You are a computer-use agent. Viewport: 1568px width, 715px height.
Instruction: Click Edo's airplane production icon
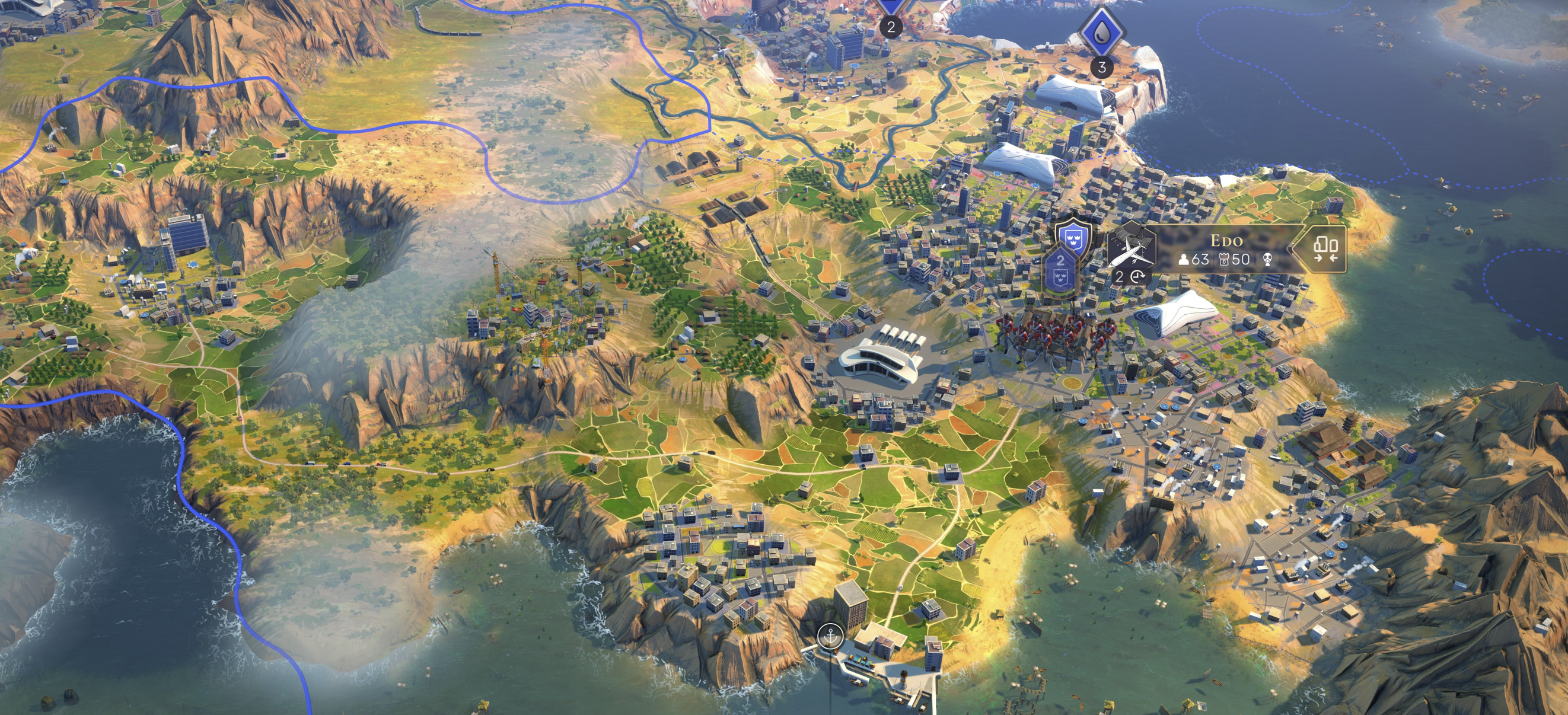tap(1131, 250)
